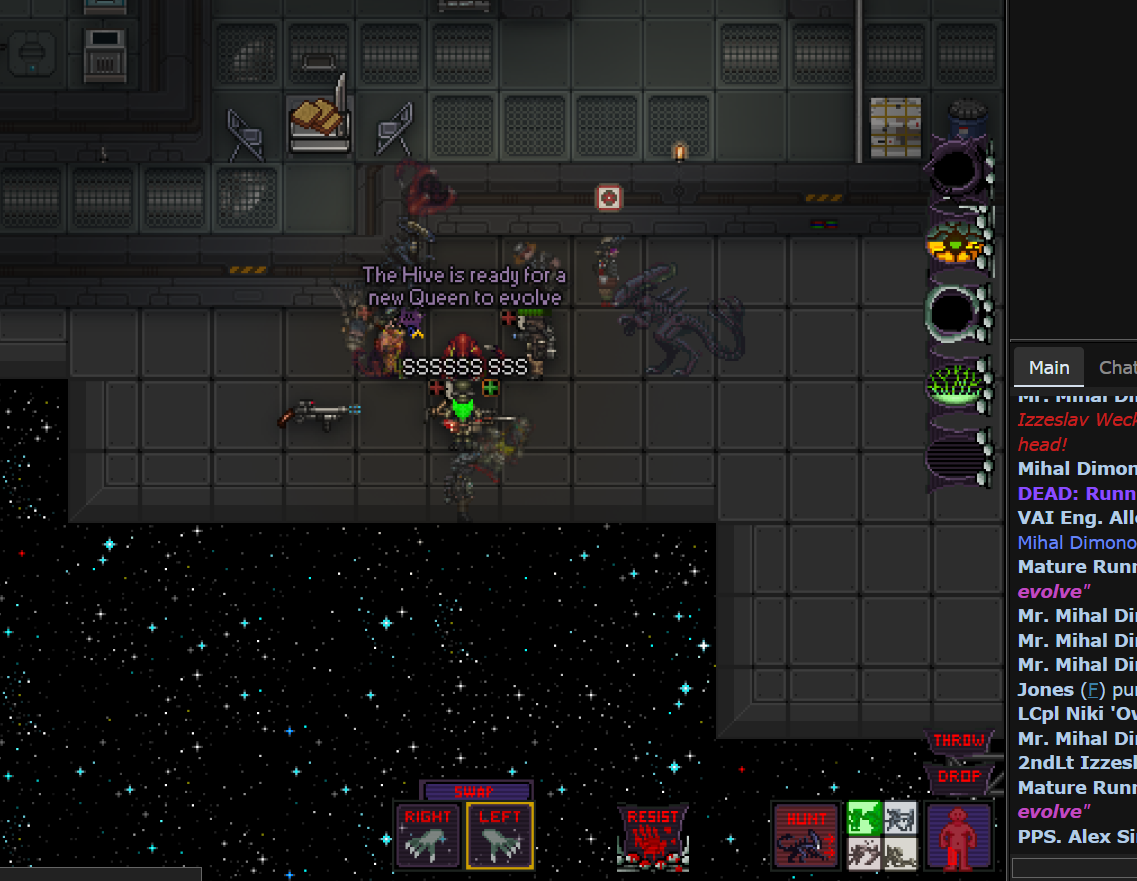Toggle the HUNT movement mode
The height and width of the screenshot is (881, 1137).
coord(806,835)
